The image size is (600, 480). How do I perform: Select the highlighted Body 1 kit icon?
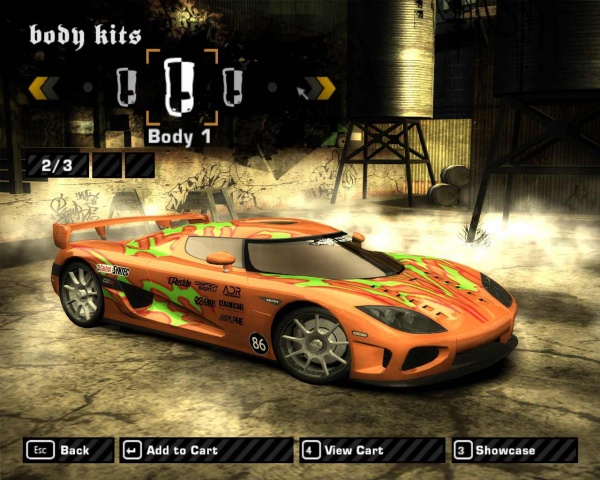coord(180,85)
